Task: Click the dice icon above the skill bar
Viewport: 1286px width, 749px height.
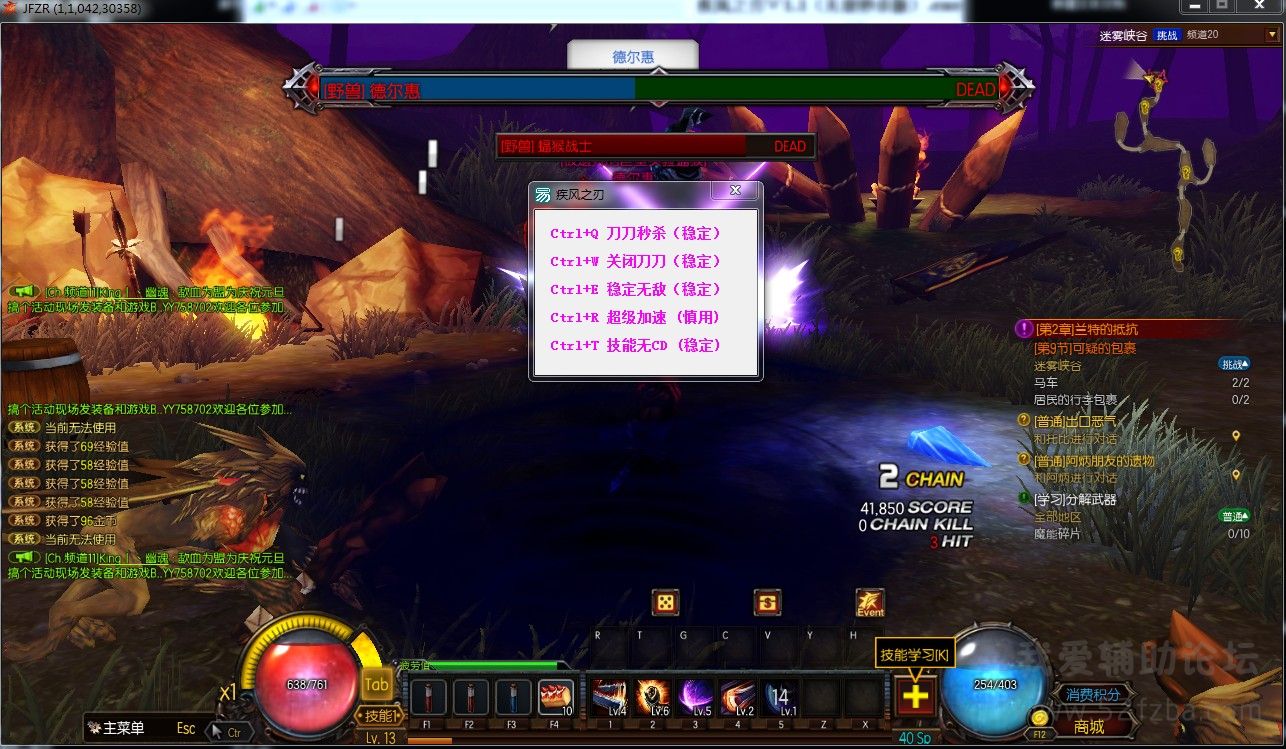Action: pyautogui.click(x=665, y=603)
